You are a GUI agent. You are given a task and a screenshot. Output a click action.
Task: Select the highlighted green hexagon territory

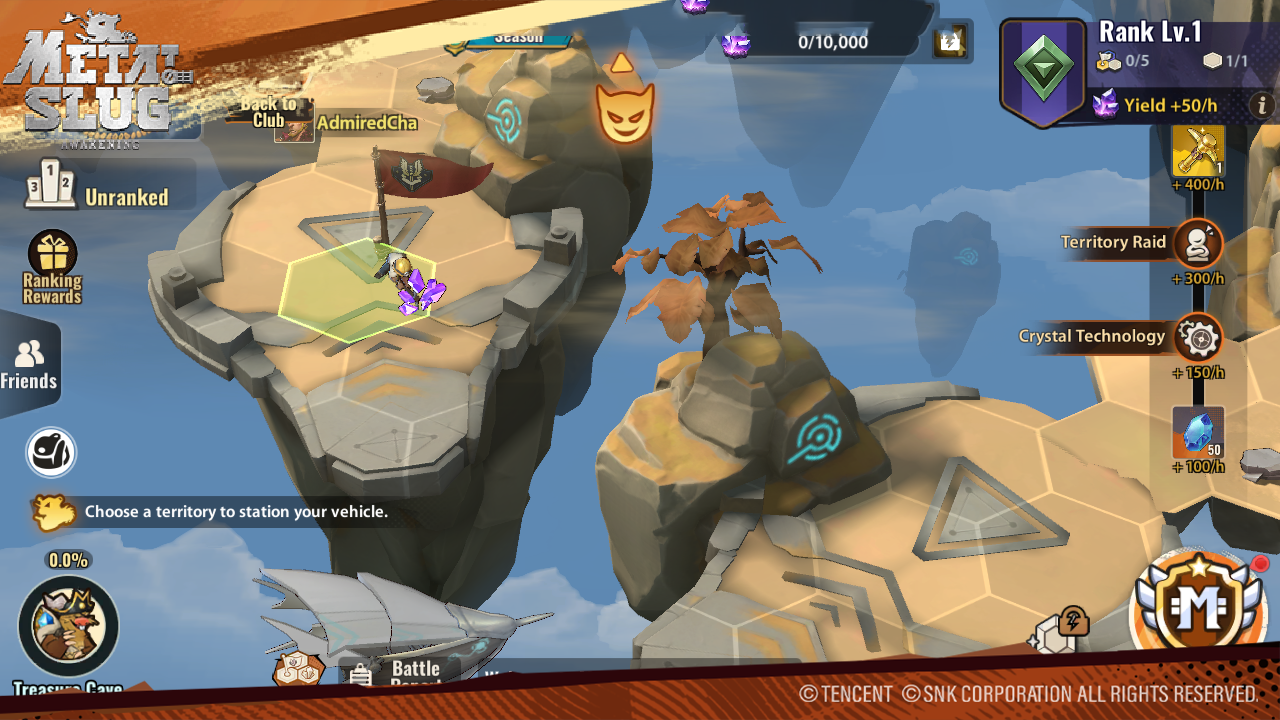click(355, 292)
